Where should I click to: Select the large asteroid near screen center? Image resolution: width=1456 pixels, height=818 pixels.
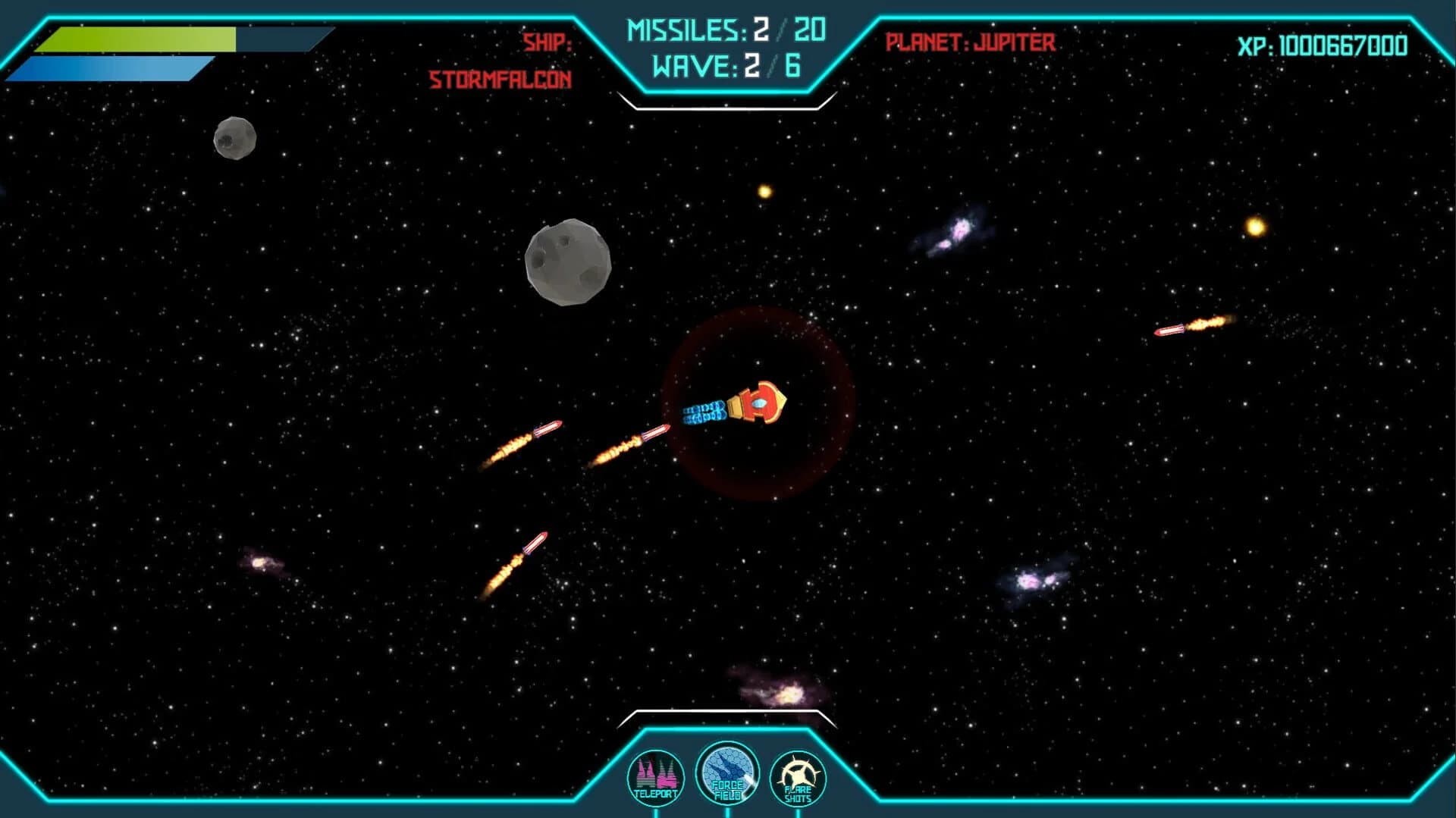pyautogui.click(x=570, y=263)
